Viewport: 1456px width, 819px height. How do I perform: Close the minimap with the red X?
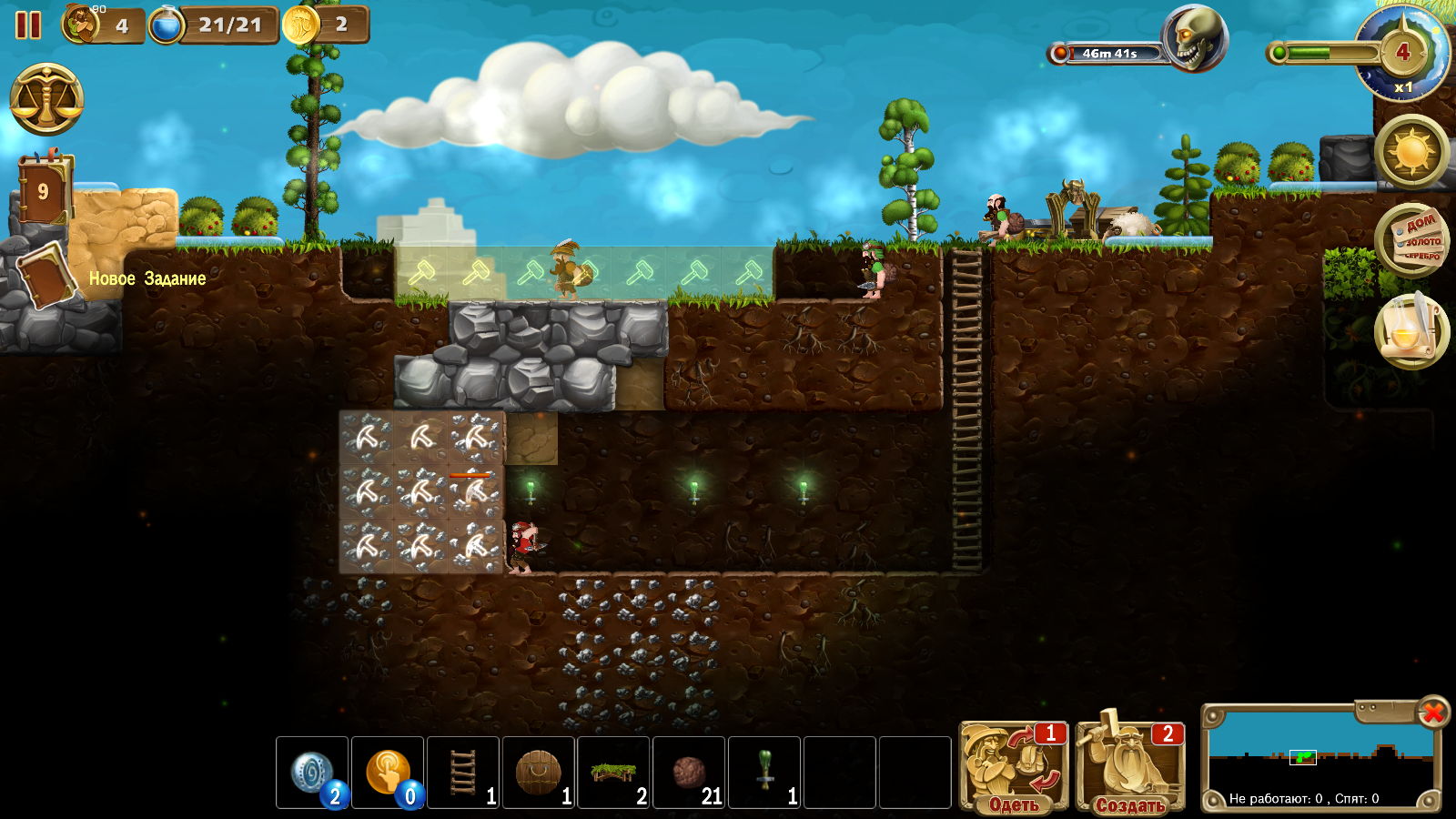click(x=1432, y=712)
